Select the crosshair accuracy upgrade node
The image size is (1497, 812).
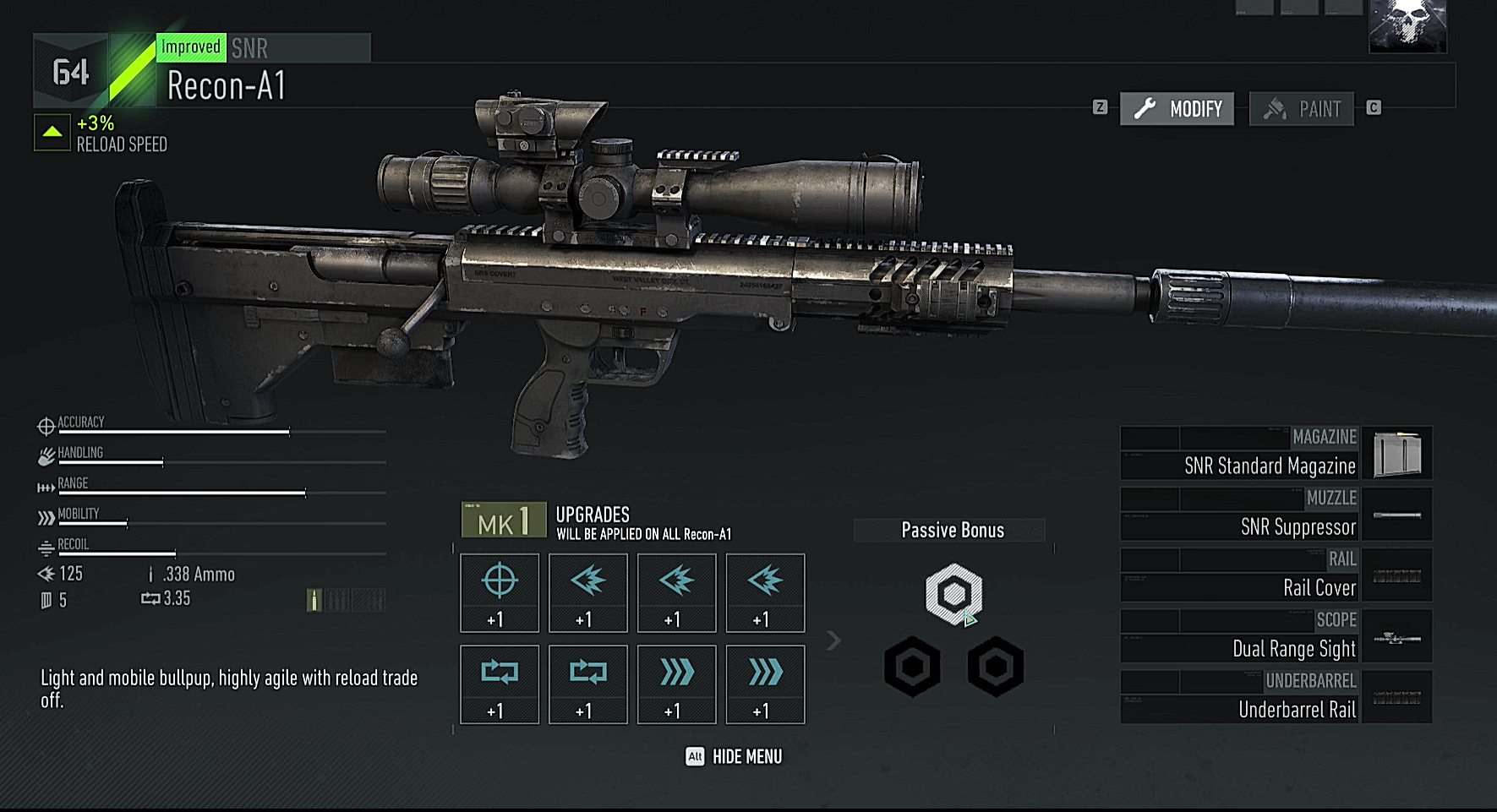pyautogui.click(x=500, y=593)
